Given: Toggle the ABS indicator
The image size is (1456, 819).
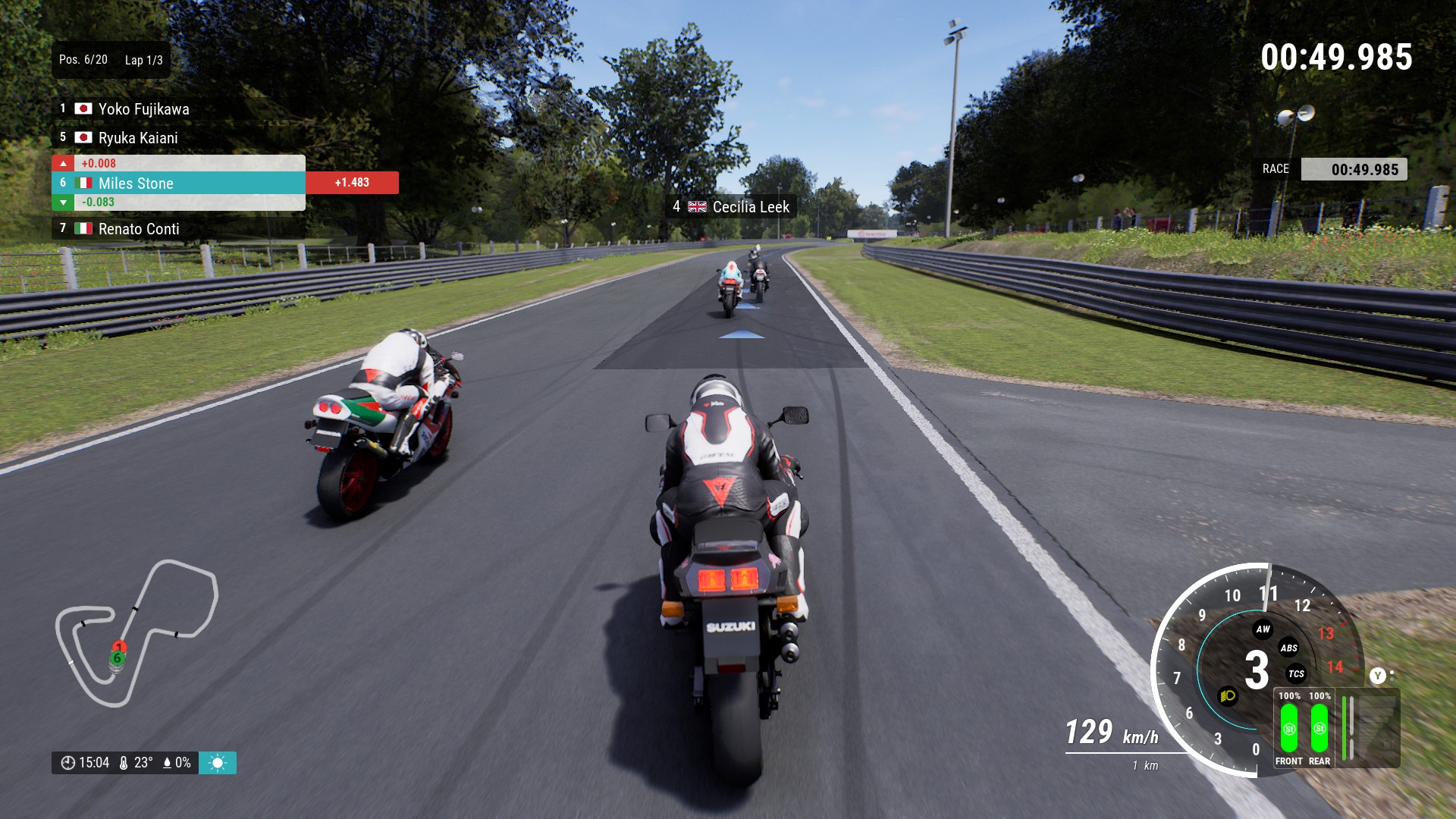Looking at the screenshot, I should (x=1288, y=648).
